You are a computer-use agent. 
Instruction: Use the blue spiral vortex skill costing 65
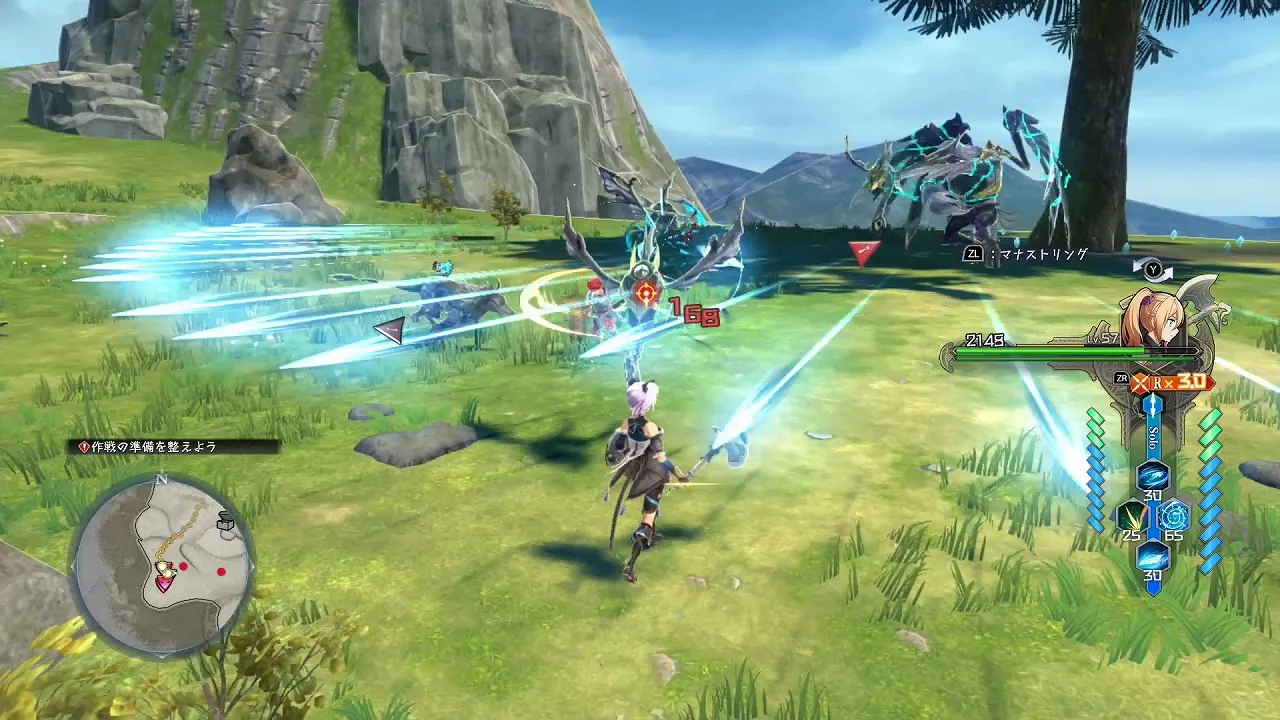[1173, 516]
